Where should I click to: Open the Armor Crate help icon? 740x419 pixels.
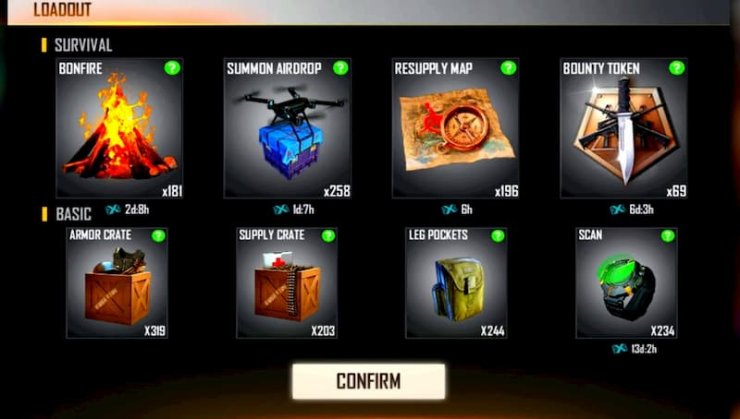tap(158, 236)
